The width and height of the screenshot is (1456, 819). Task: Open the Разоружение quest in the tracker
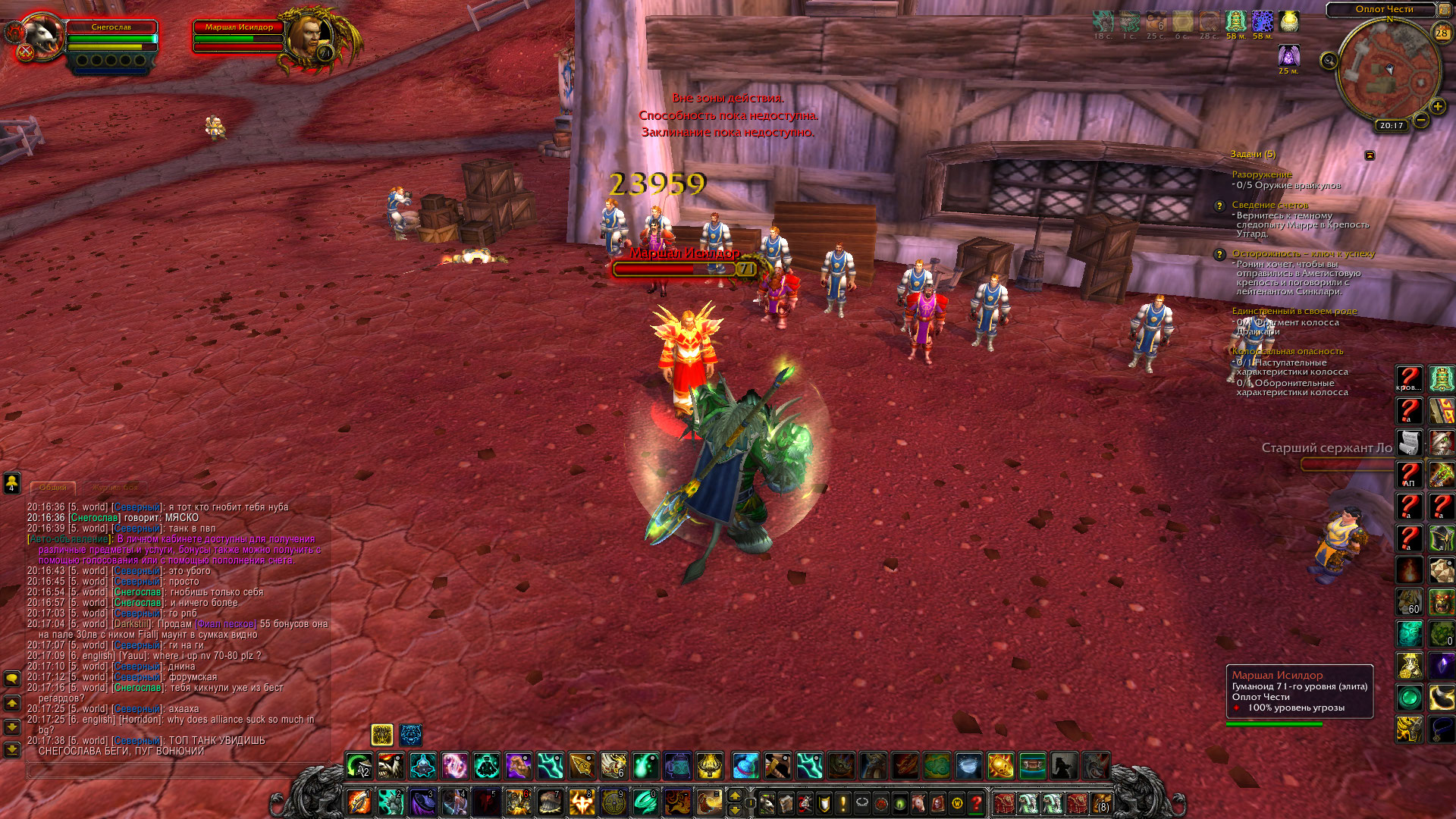pos(1262,174)
